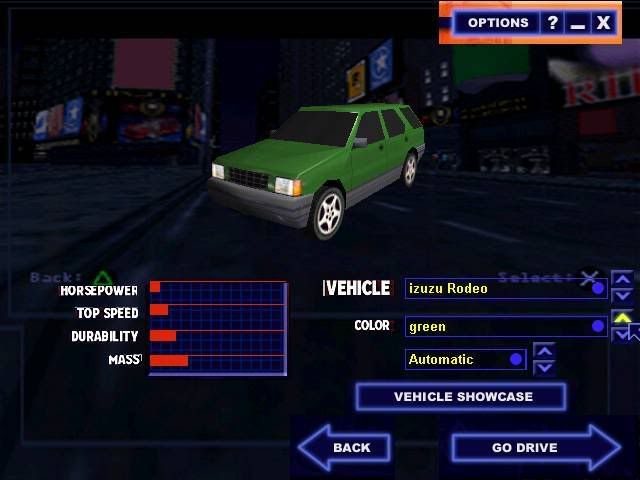This screenshot has width=640, height=480.
Task: Click the question mark help button
Action: click(x=552, y=23)
